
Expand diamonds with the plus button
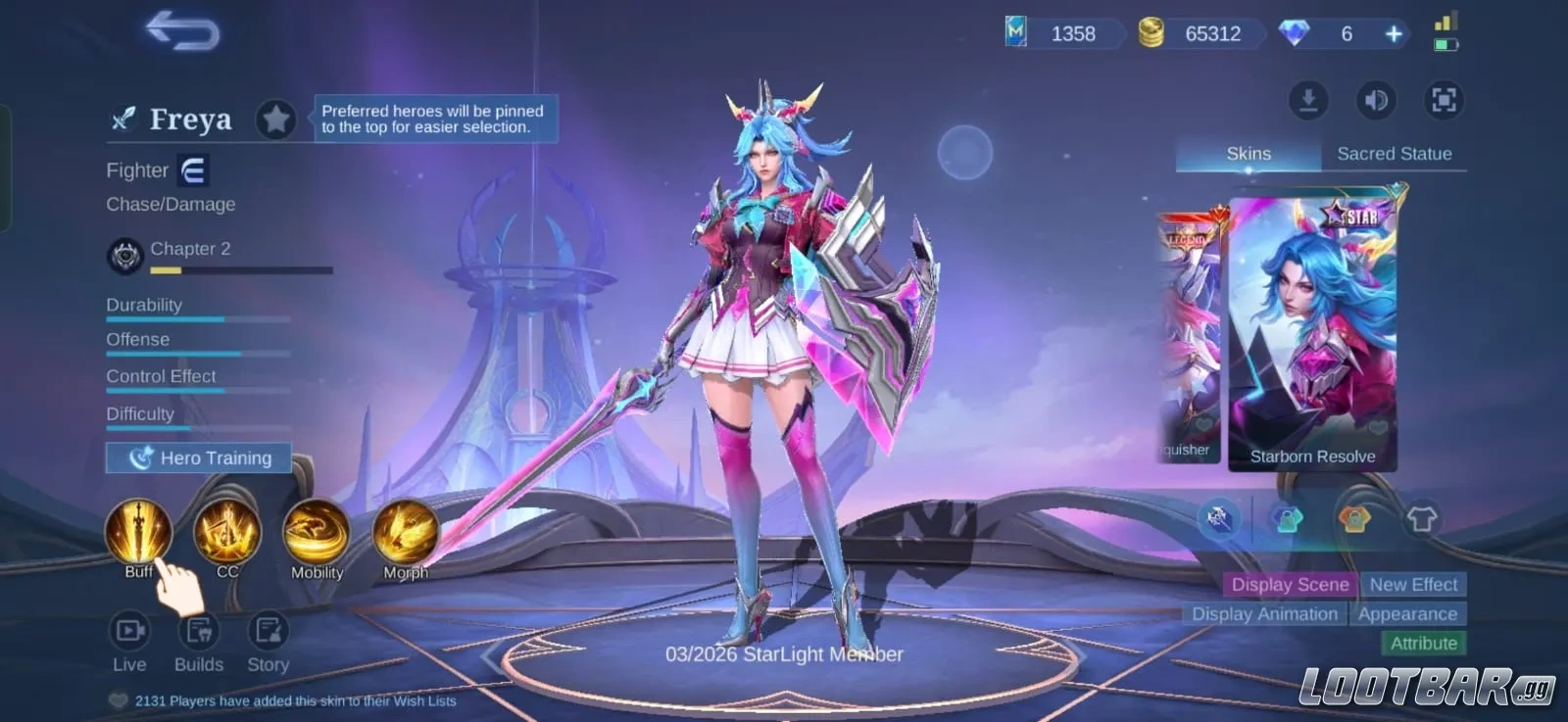(x=1394, y=33)
